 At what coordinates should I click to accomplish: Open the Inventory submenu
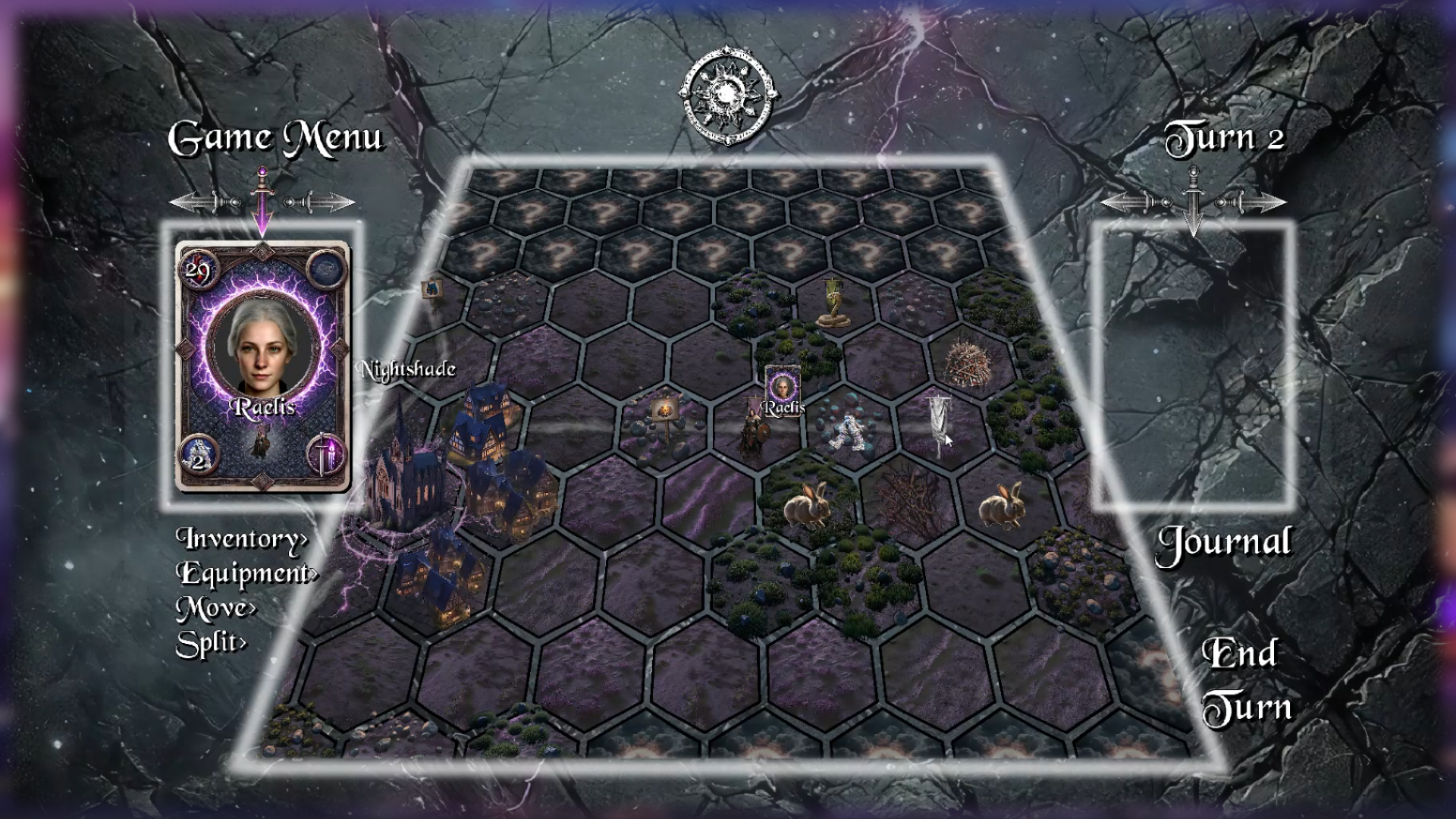242,538
